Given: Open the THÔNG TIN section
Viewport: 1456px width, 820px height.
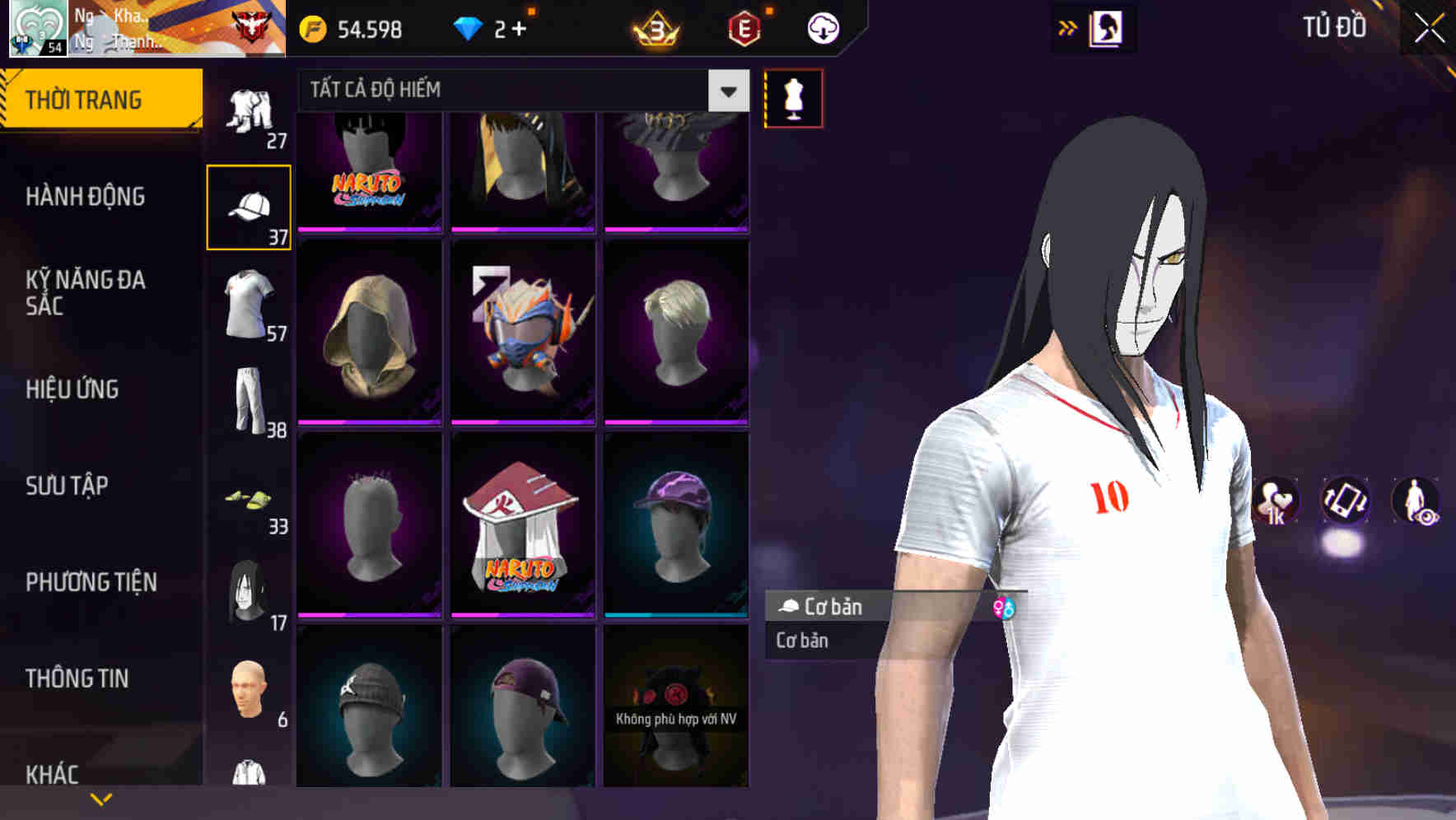Looking at the screenshot, I should [78, 678].
